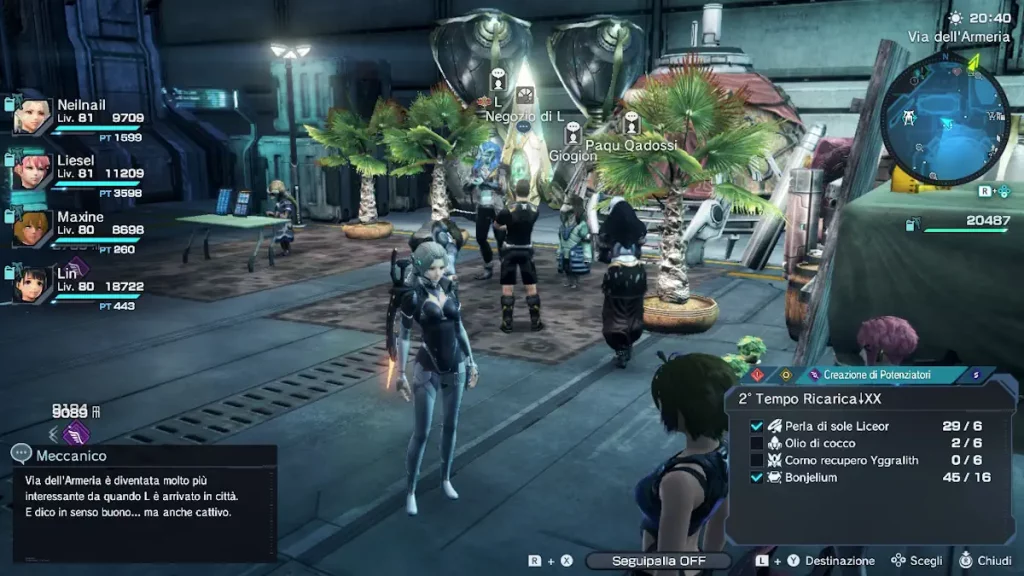Select the Perla di sole Liceor row
The width and height of the screenshot is (1024, 576).
tap(836, 426)
